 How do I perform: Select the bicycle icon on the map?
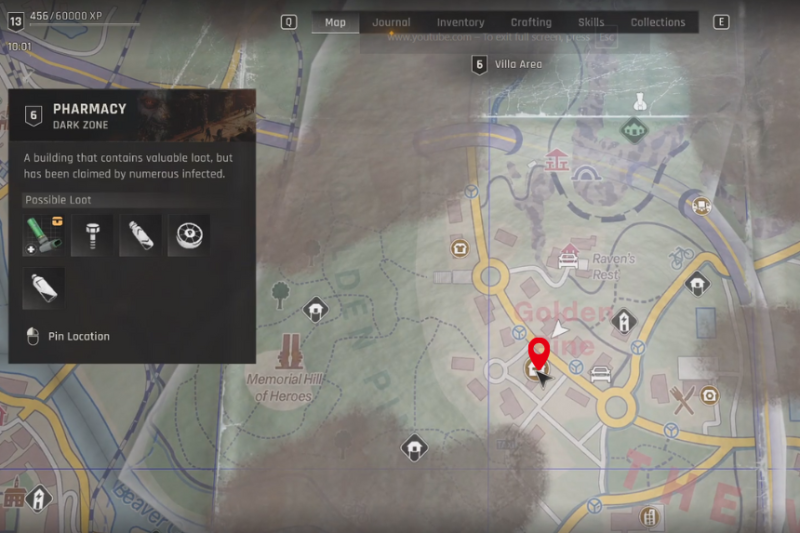point(682,255)
